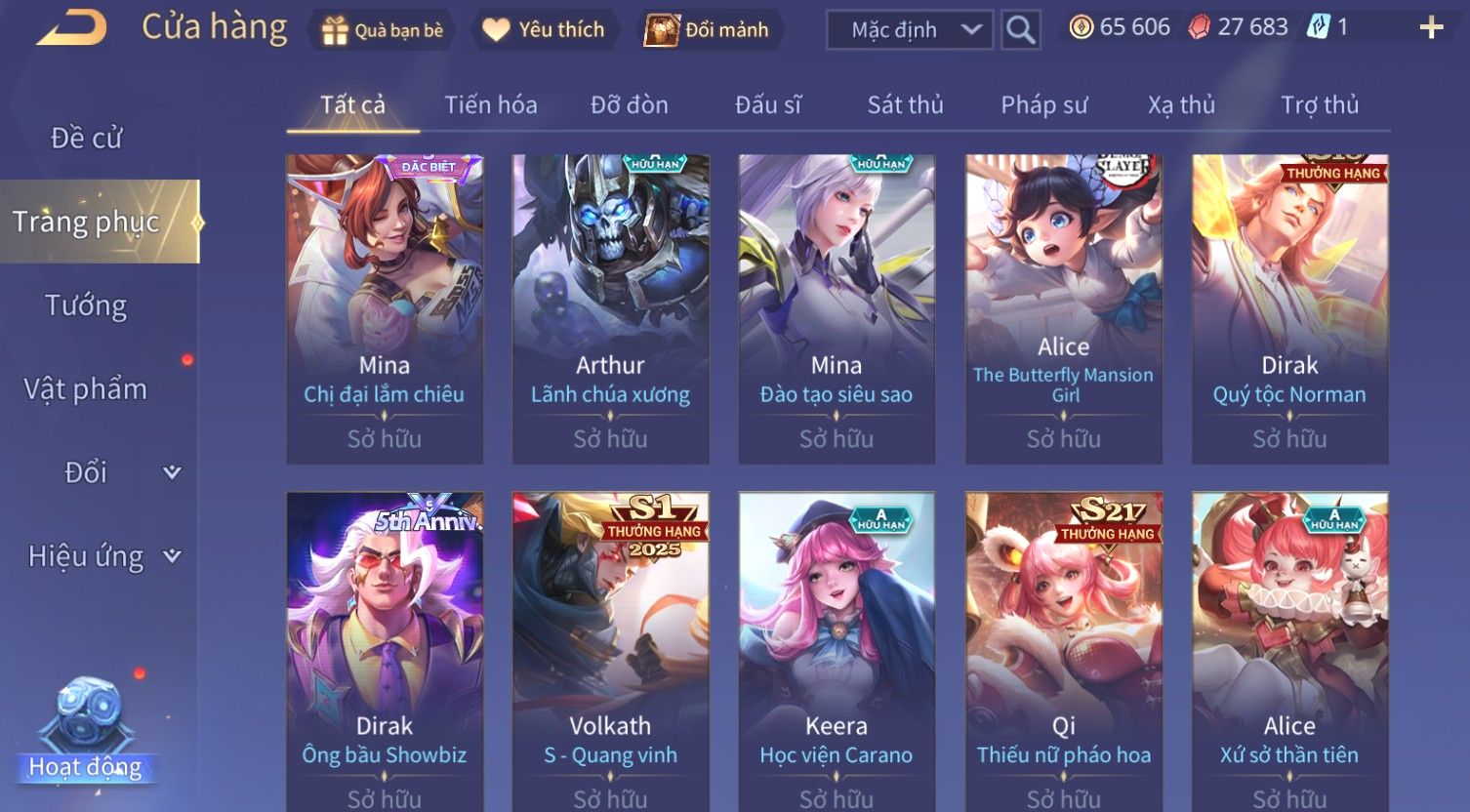Open the Yêu thích favorites list
Screen dimensions: 1470x812
coord(544,30)
